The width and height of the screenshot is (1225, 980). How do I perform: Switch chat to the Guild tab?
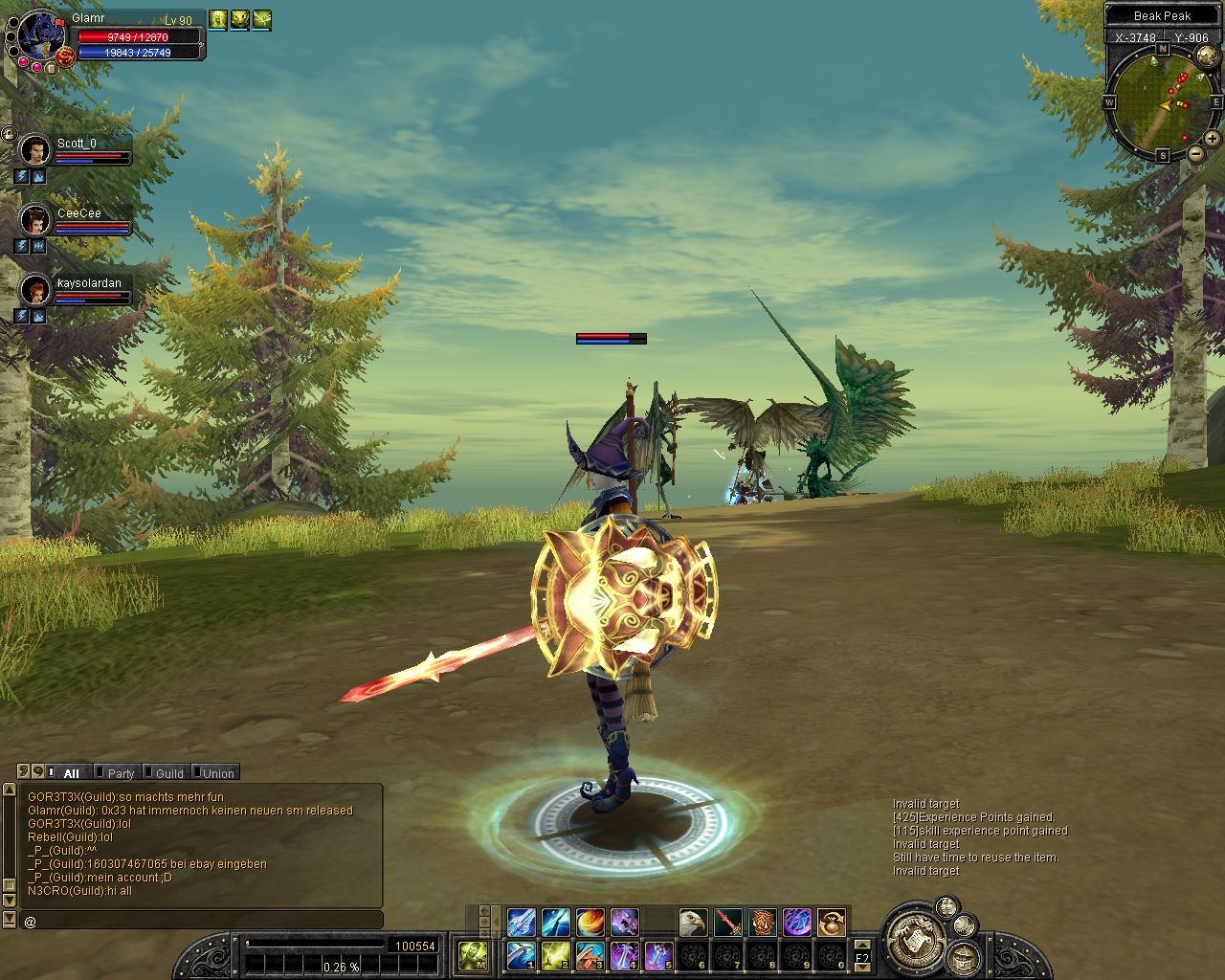tap(169, 773)
